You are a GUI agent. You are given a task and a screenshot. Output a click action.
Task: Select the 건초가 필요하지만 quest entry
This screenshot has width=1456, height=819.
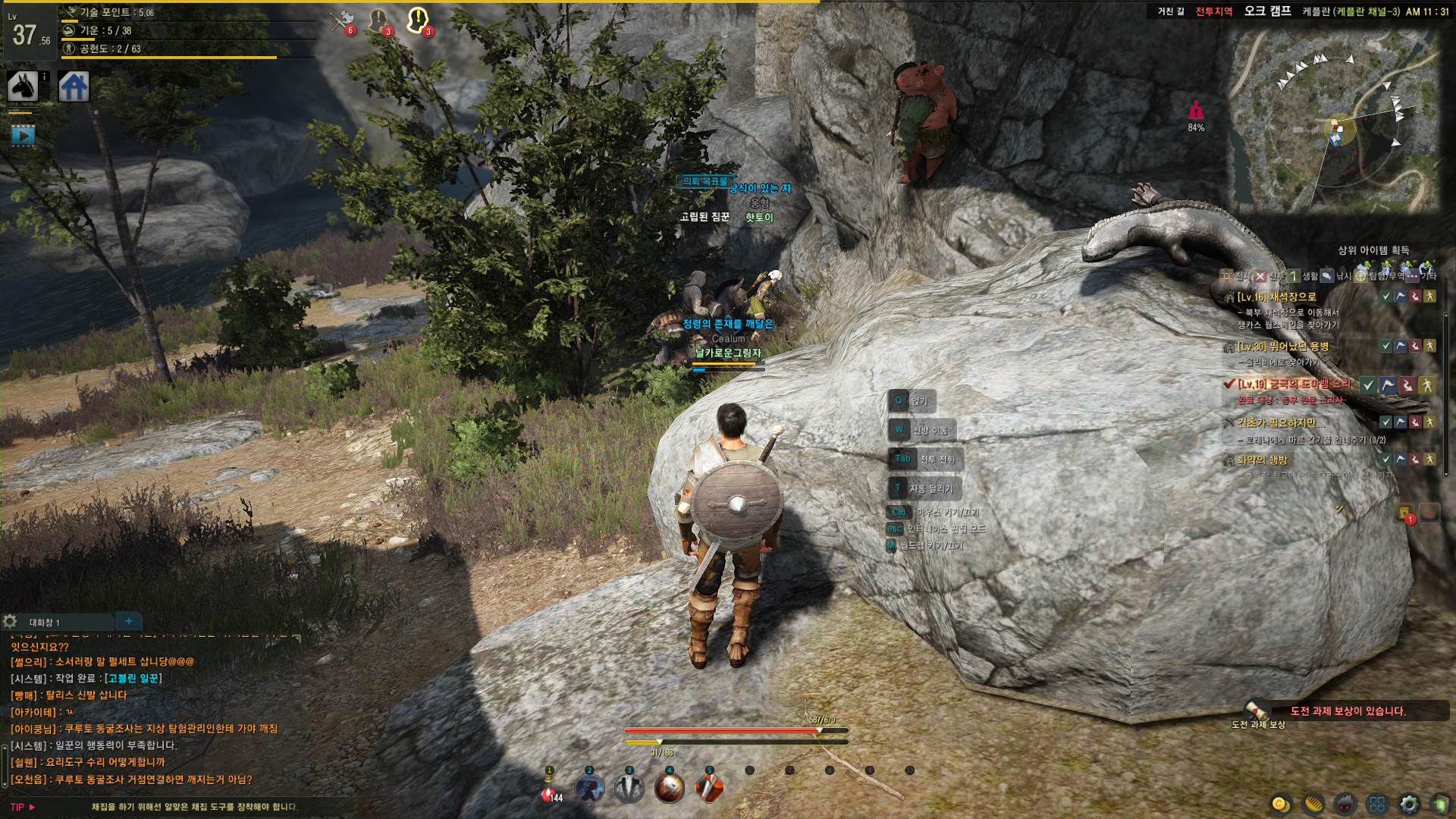coord(1276,422)
